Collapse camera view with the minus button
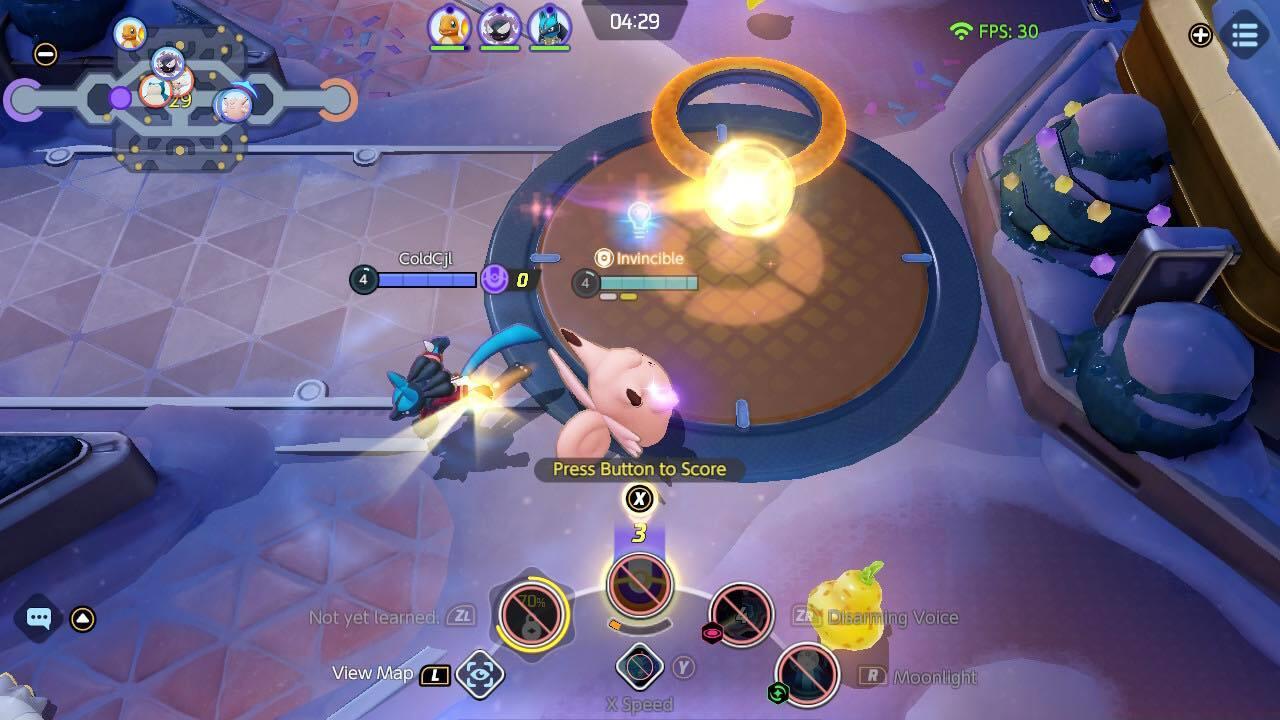 tap(44, 54)
